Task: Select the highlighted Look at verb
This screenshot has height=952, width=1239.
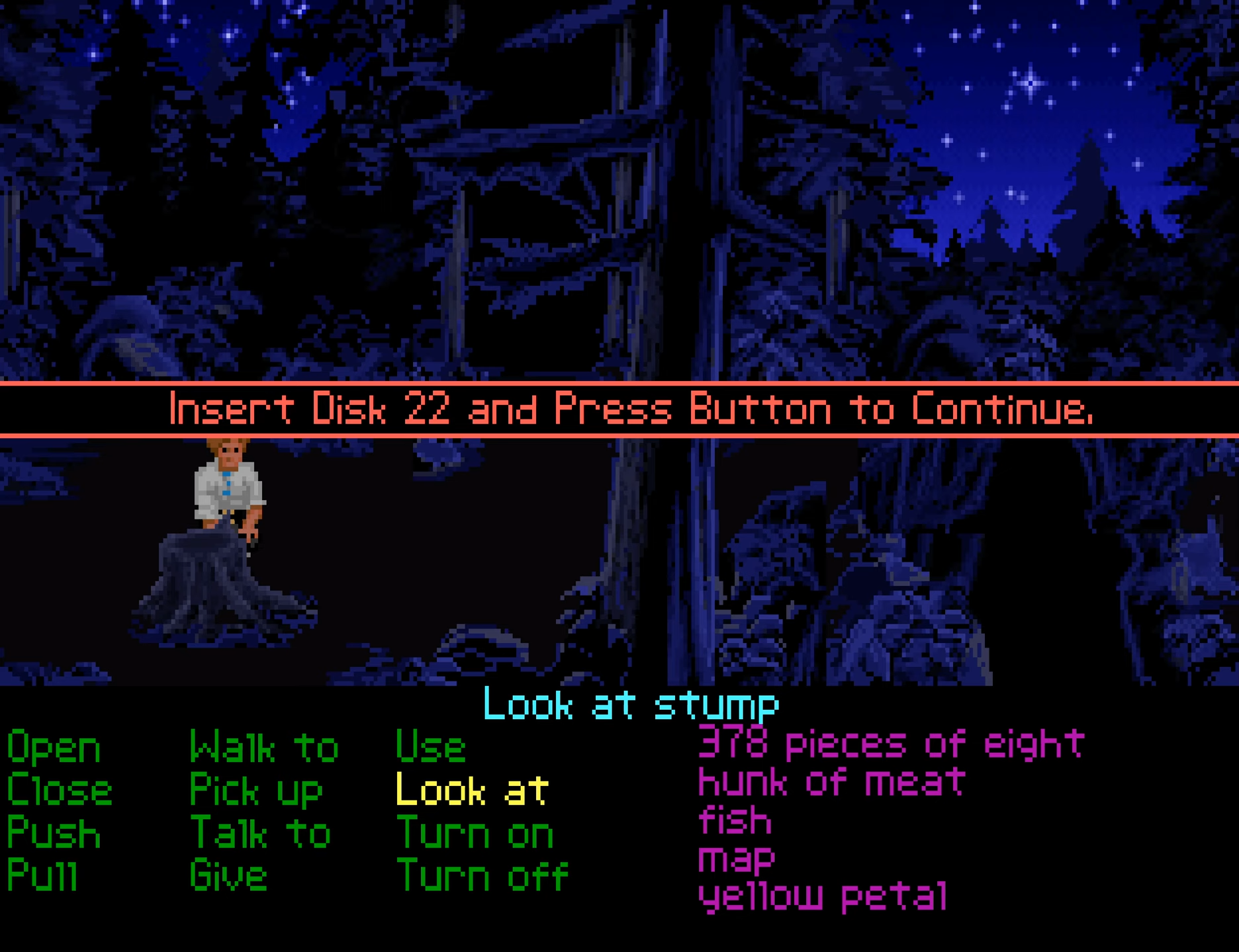Action: pos(472,791)
